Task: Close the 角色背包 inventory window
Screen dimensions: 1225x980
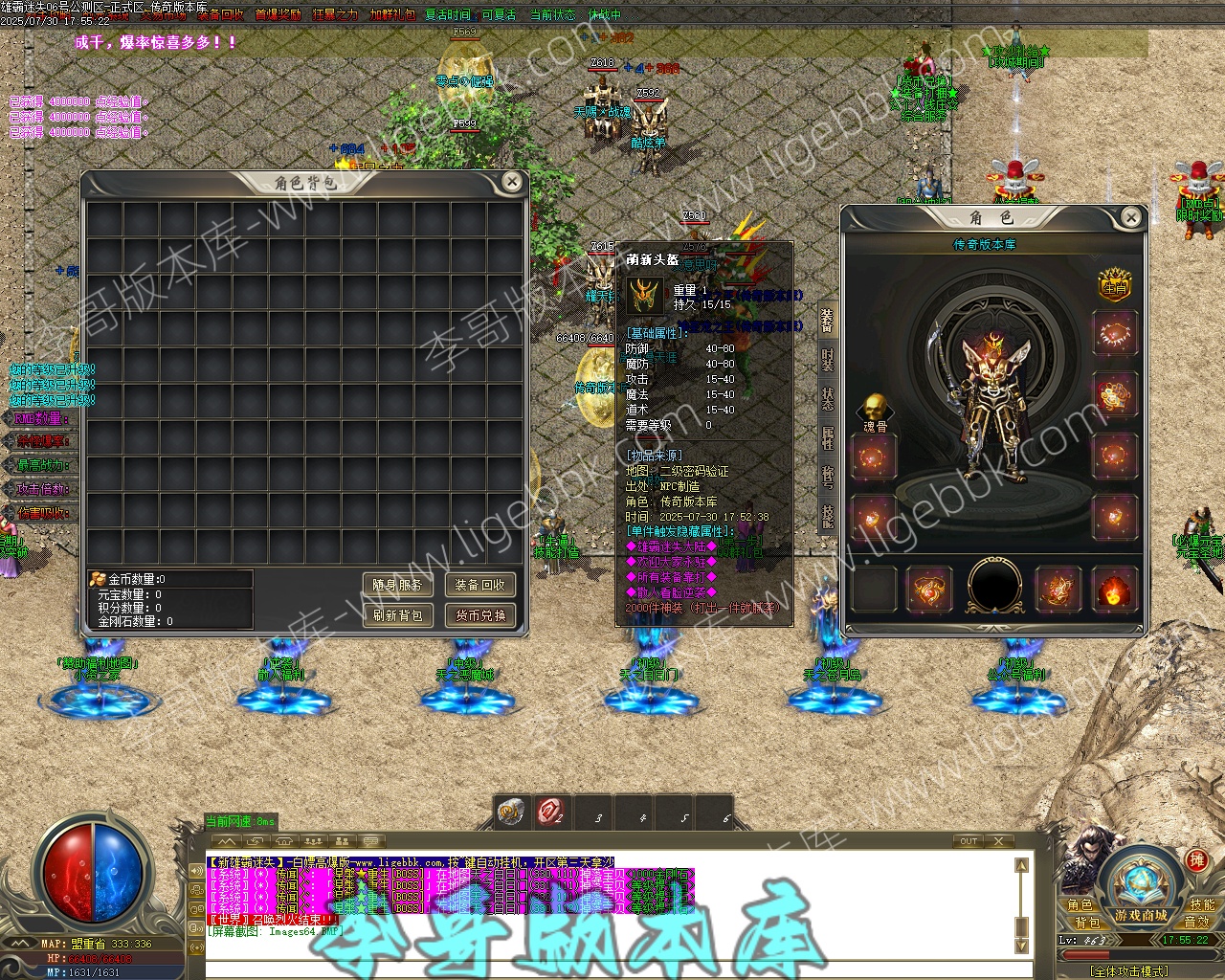Action: coord(512,182)
